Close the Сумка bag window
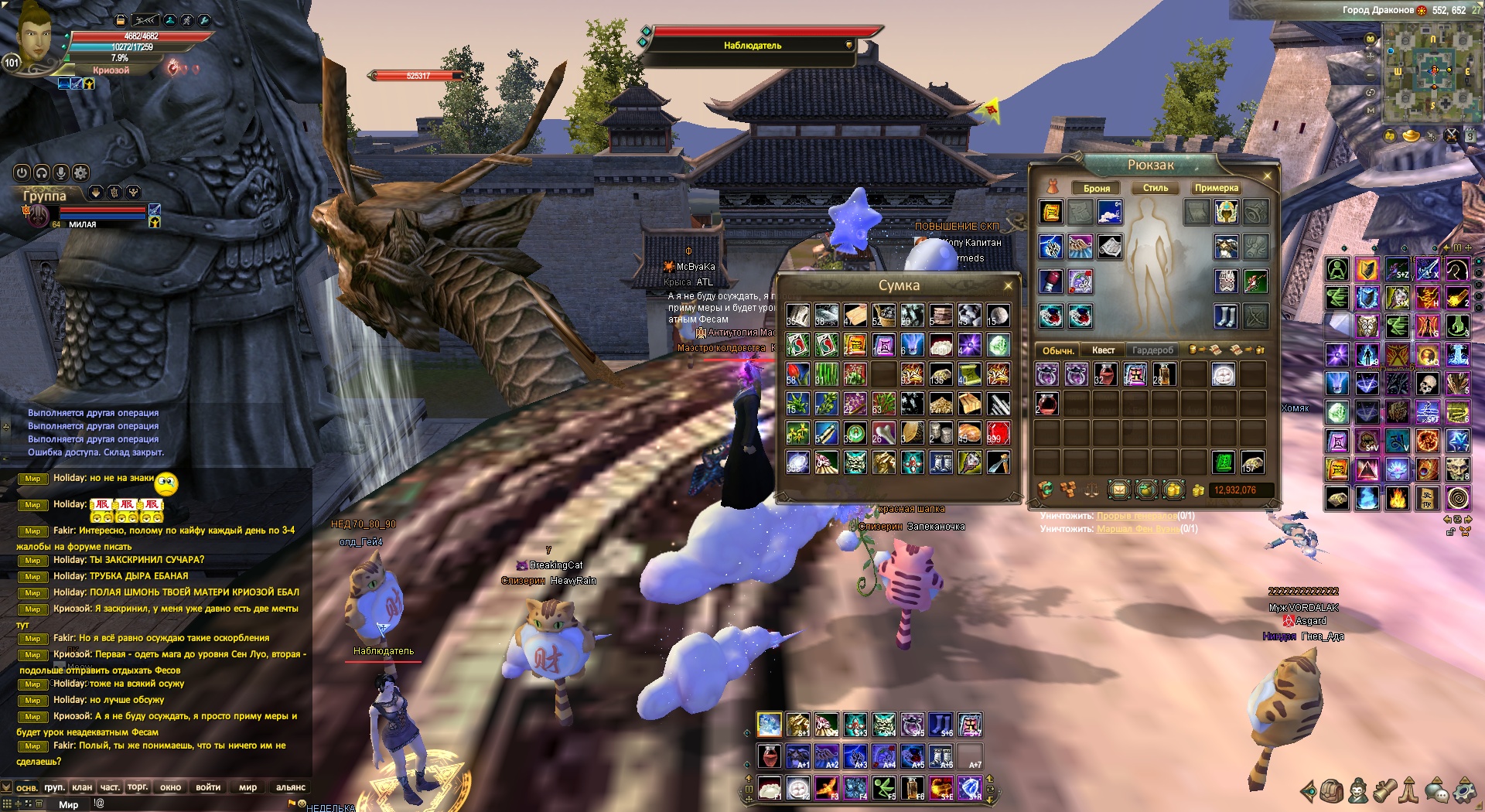 1008,286
